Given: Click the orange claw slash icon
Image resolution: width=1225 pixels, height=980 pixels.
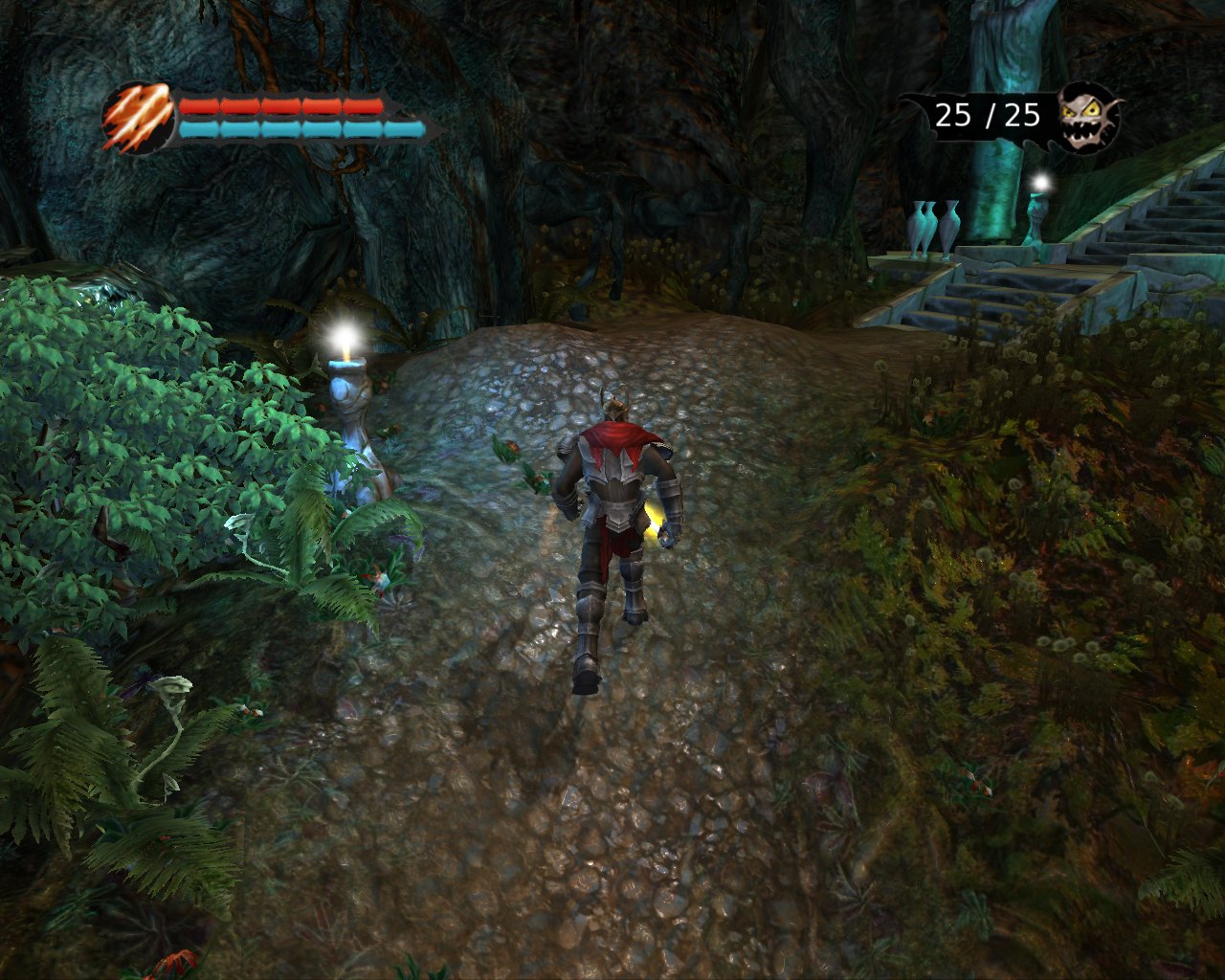Looking at the screenshot, I should coord(137,119).
